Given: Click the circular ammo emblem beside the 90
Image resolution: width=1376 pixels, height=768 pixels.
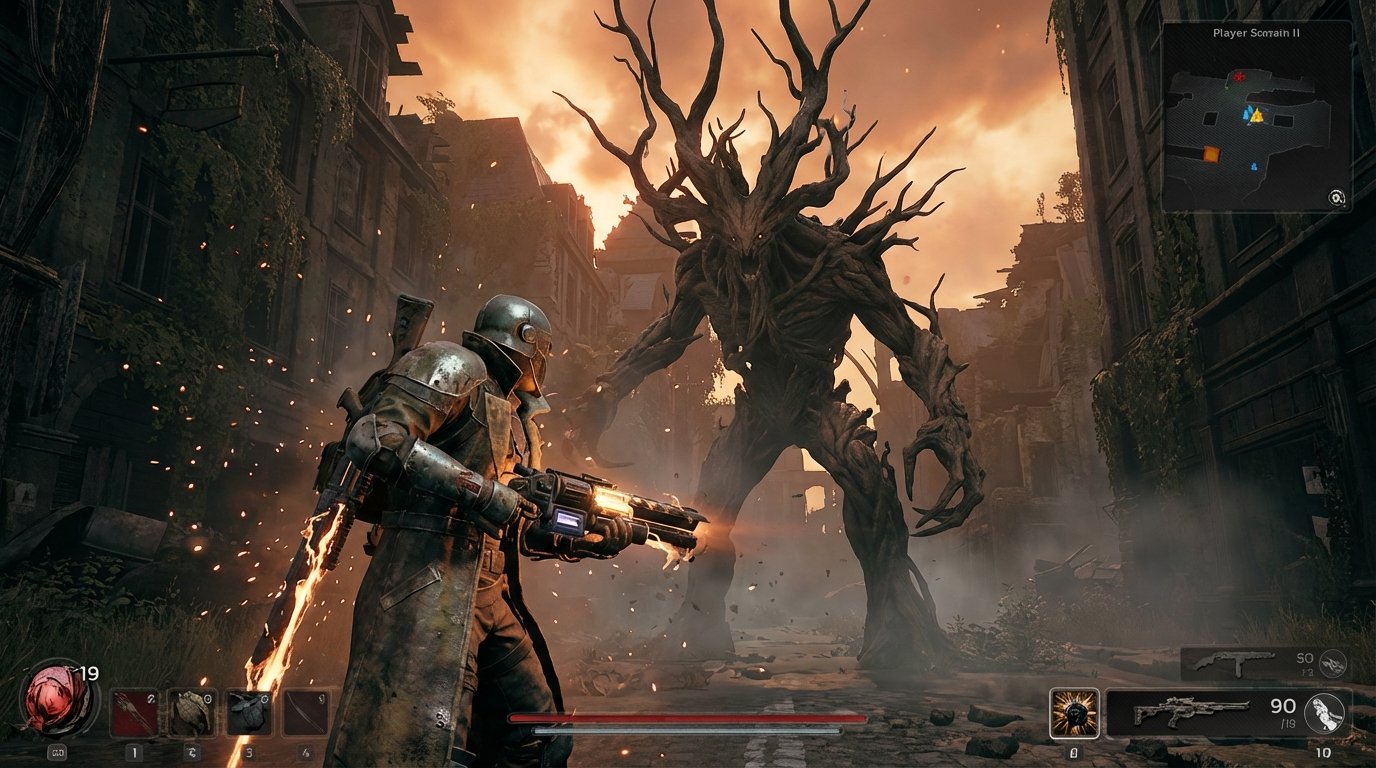Looking at the screenshot, I should pos(1324,713).
